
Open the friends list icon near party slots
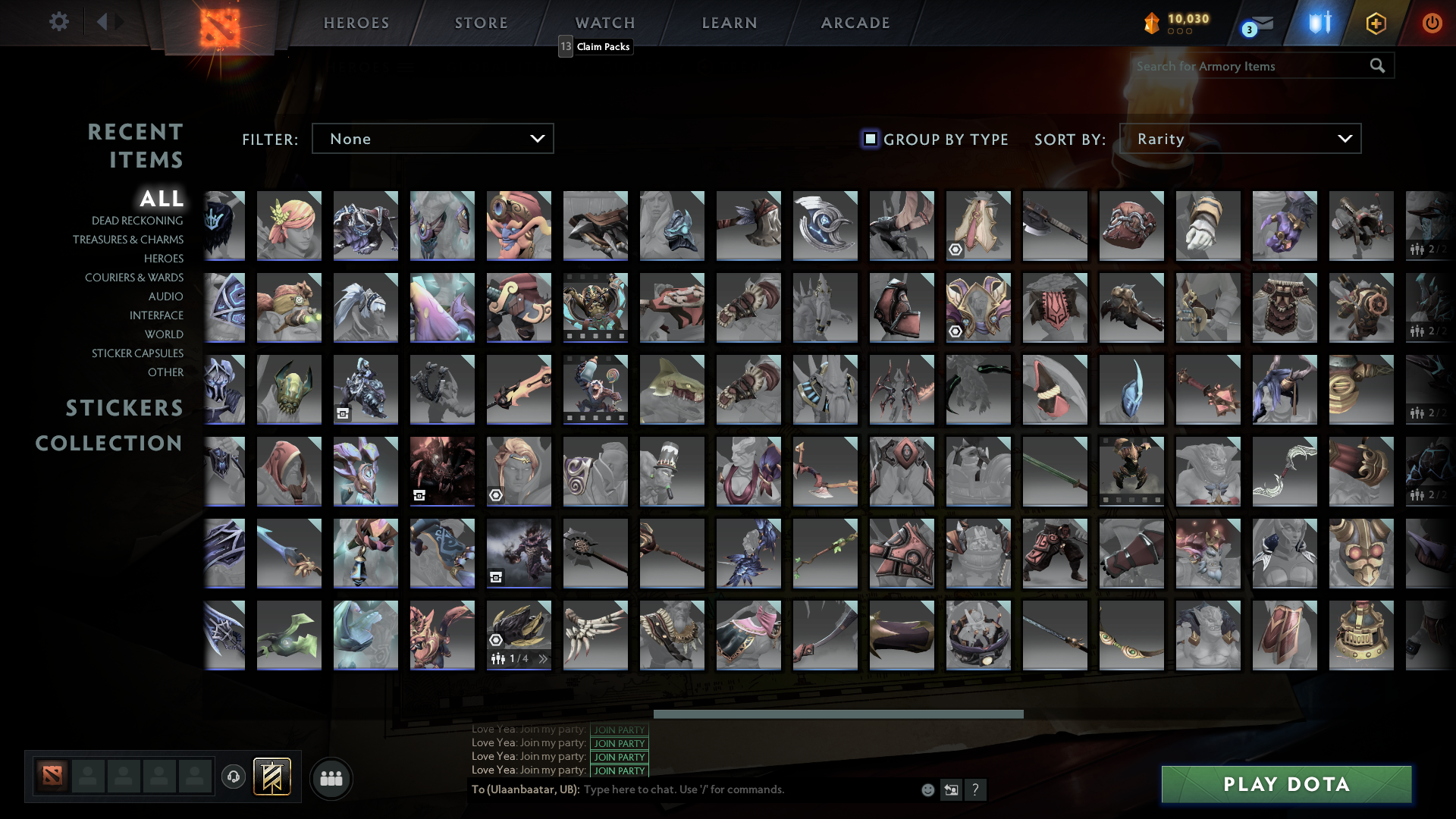point(331,778)
